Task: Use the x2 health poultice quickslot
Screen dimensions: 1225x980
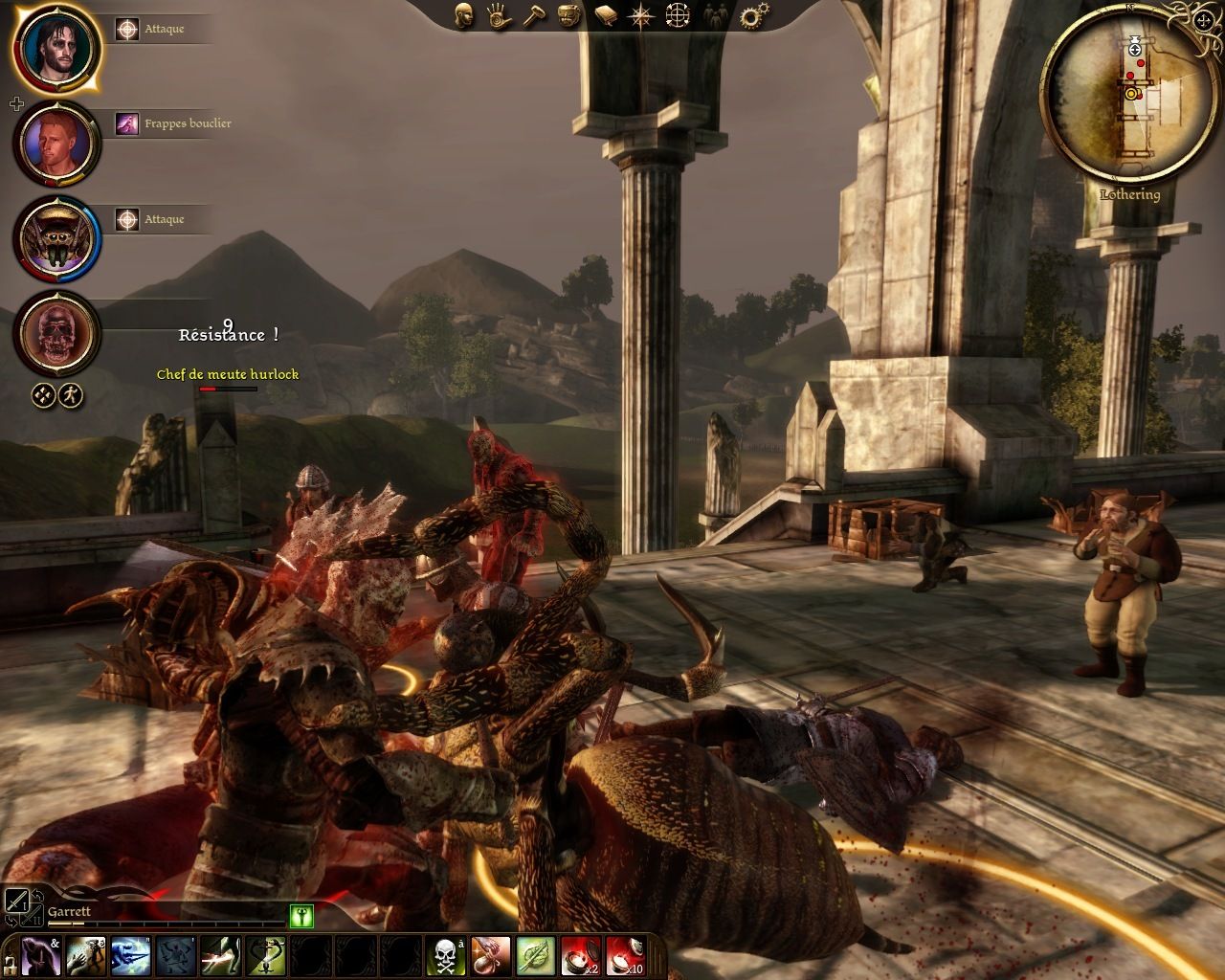Action: click(x=580, y=955)
